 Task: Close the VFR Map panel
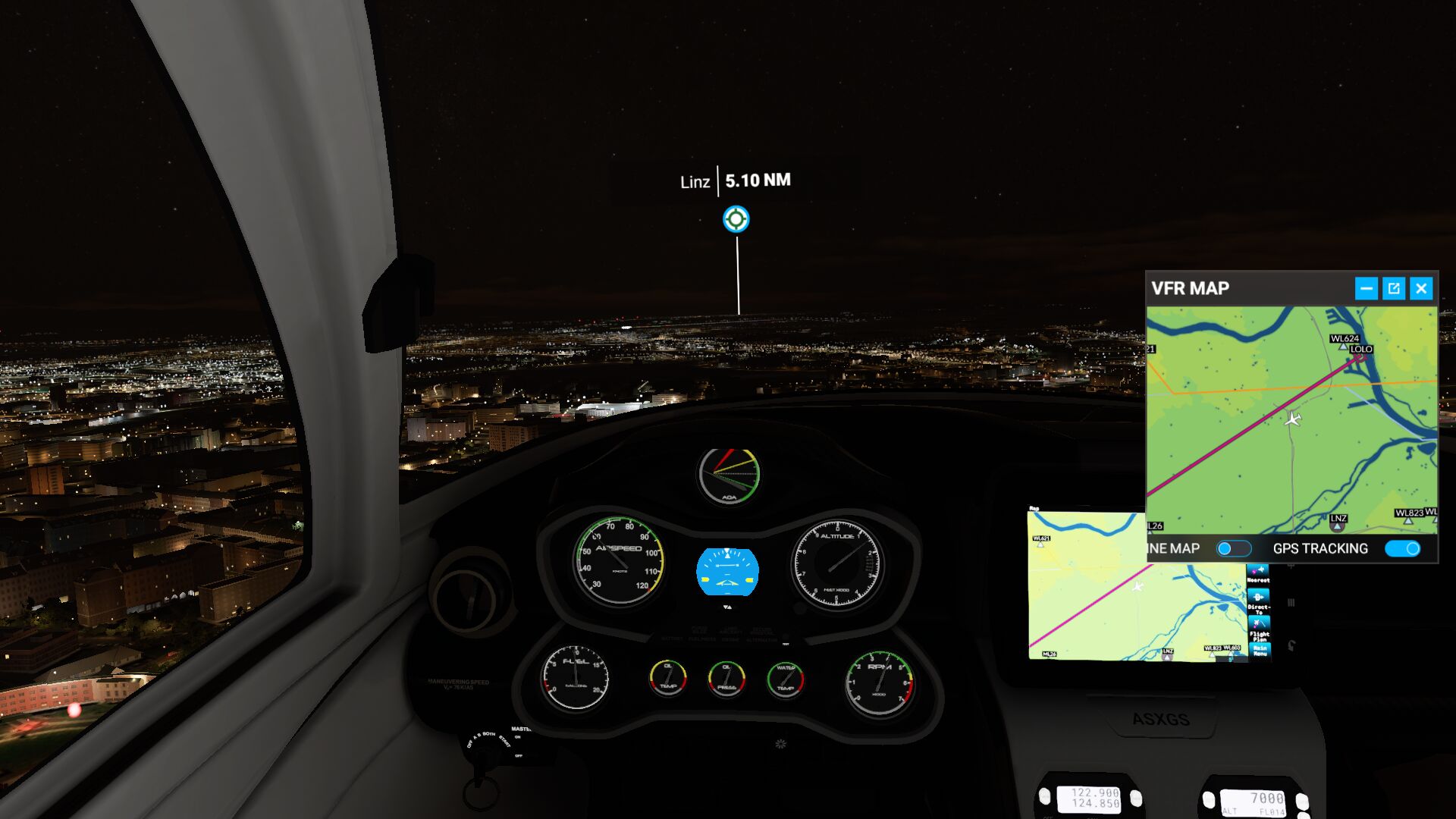pos(1421,288)
